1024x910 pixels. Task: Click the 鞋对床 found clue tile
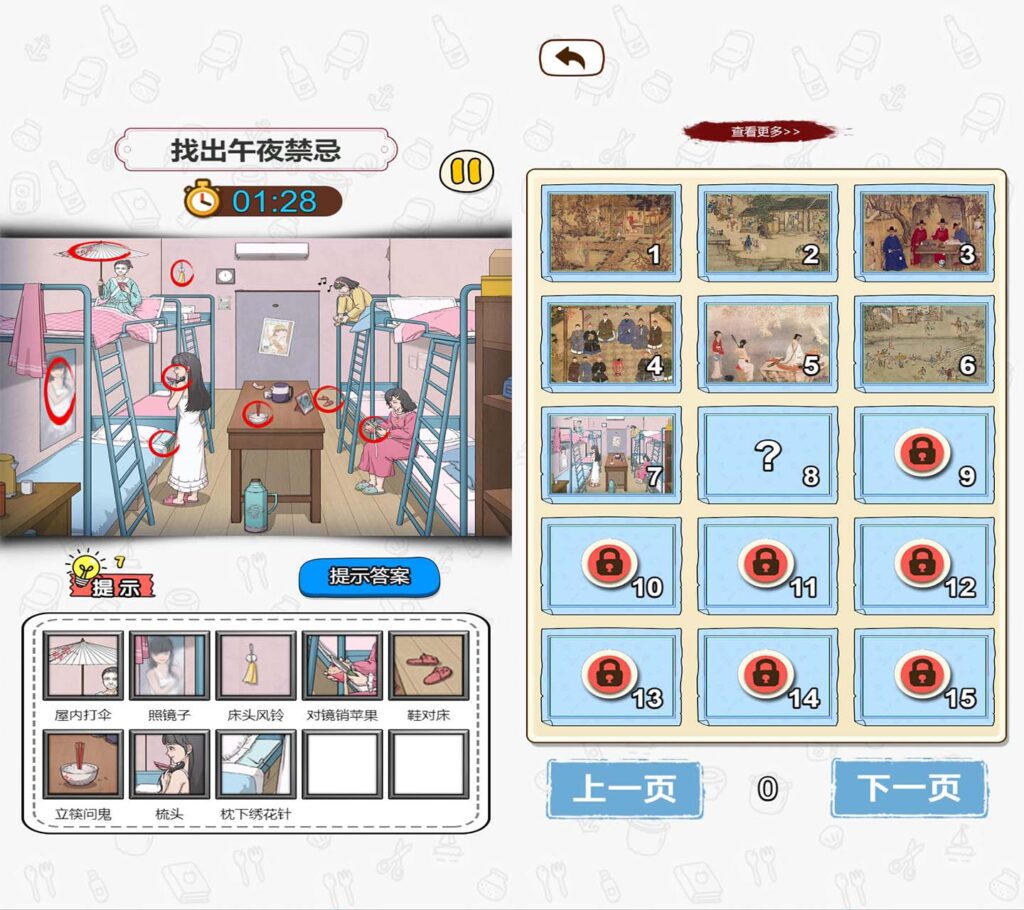[427, 665]
